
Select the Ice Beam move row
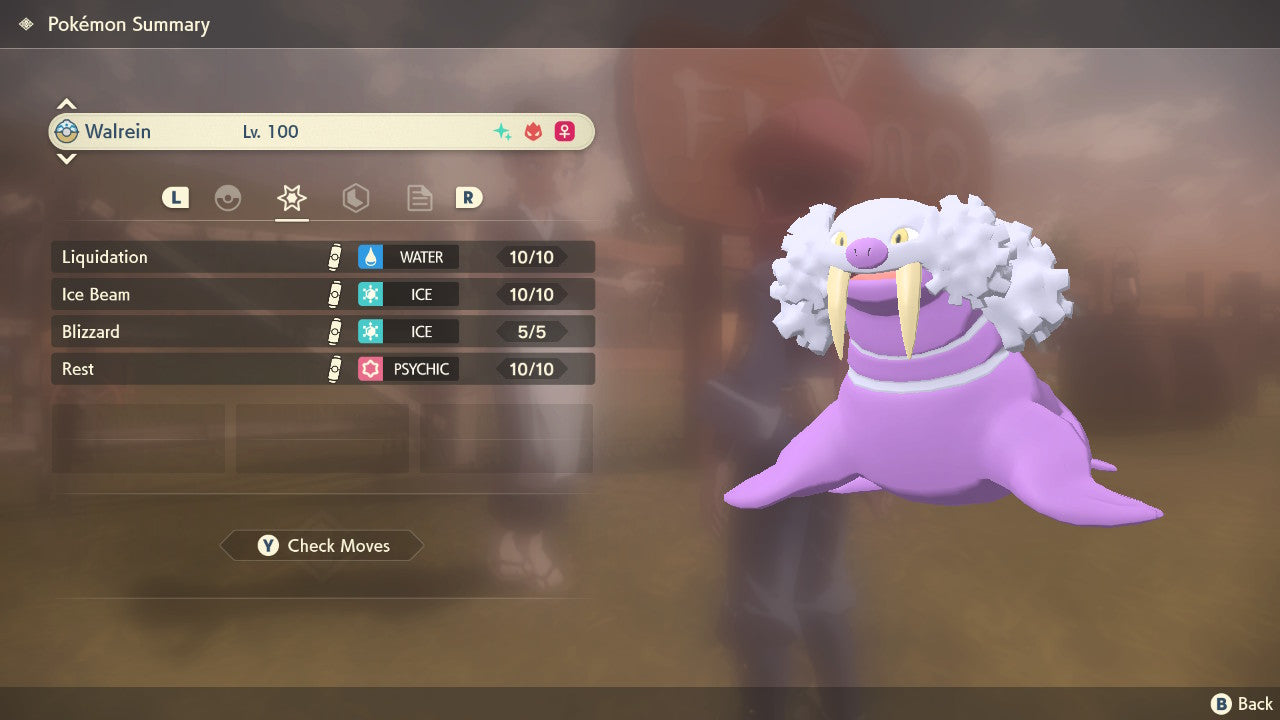coord(322,295)
